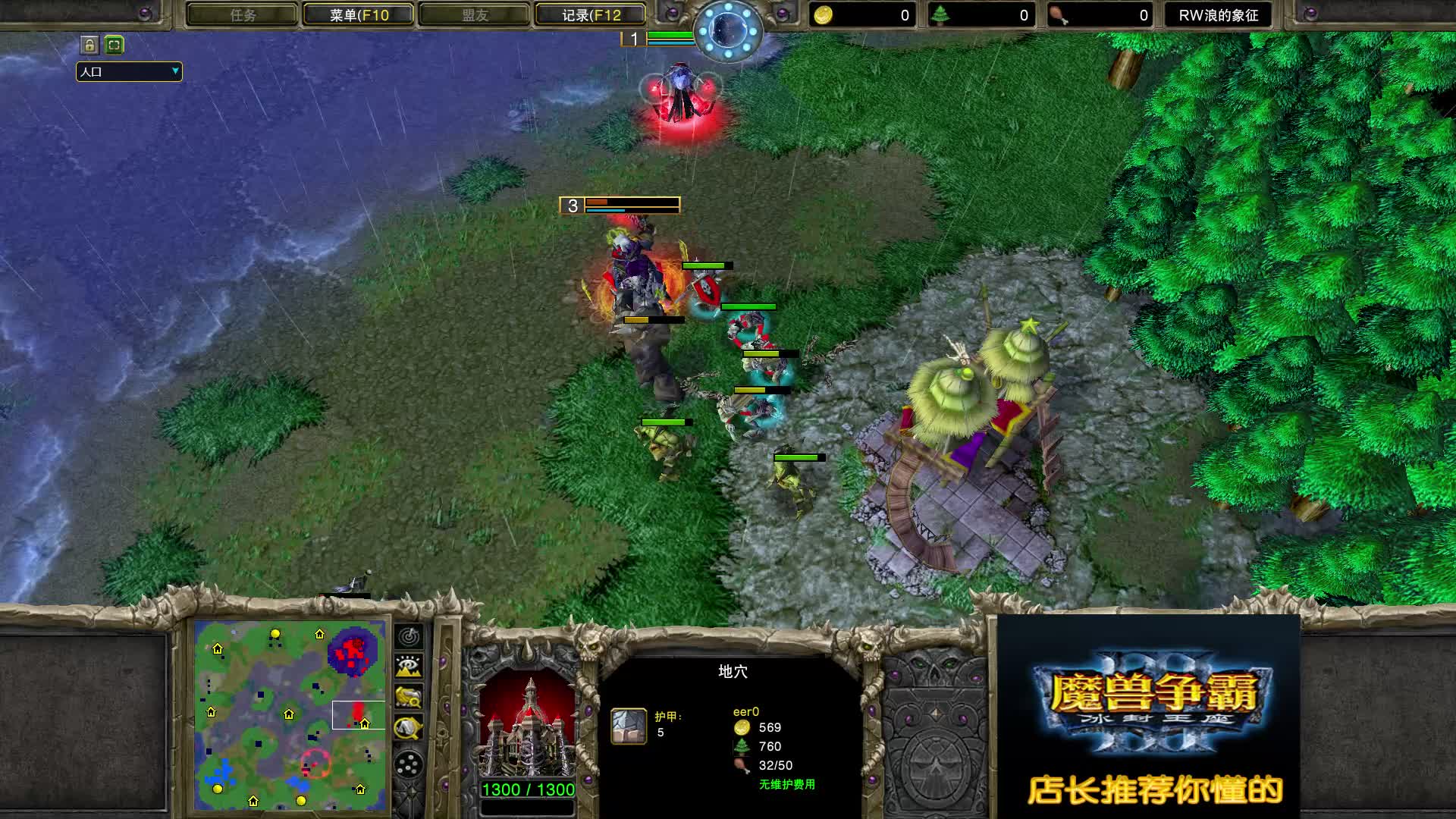
Task: Open the 记录(F12) log panel
Action: 590,14
